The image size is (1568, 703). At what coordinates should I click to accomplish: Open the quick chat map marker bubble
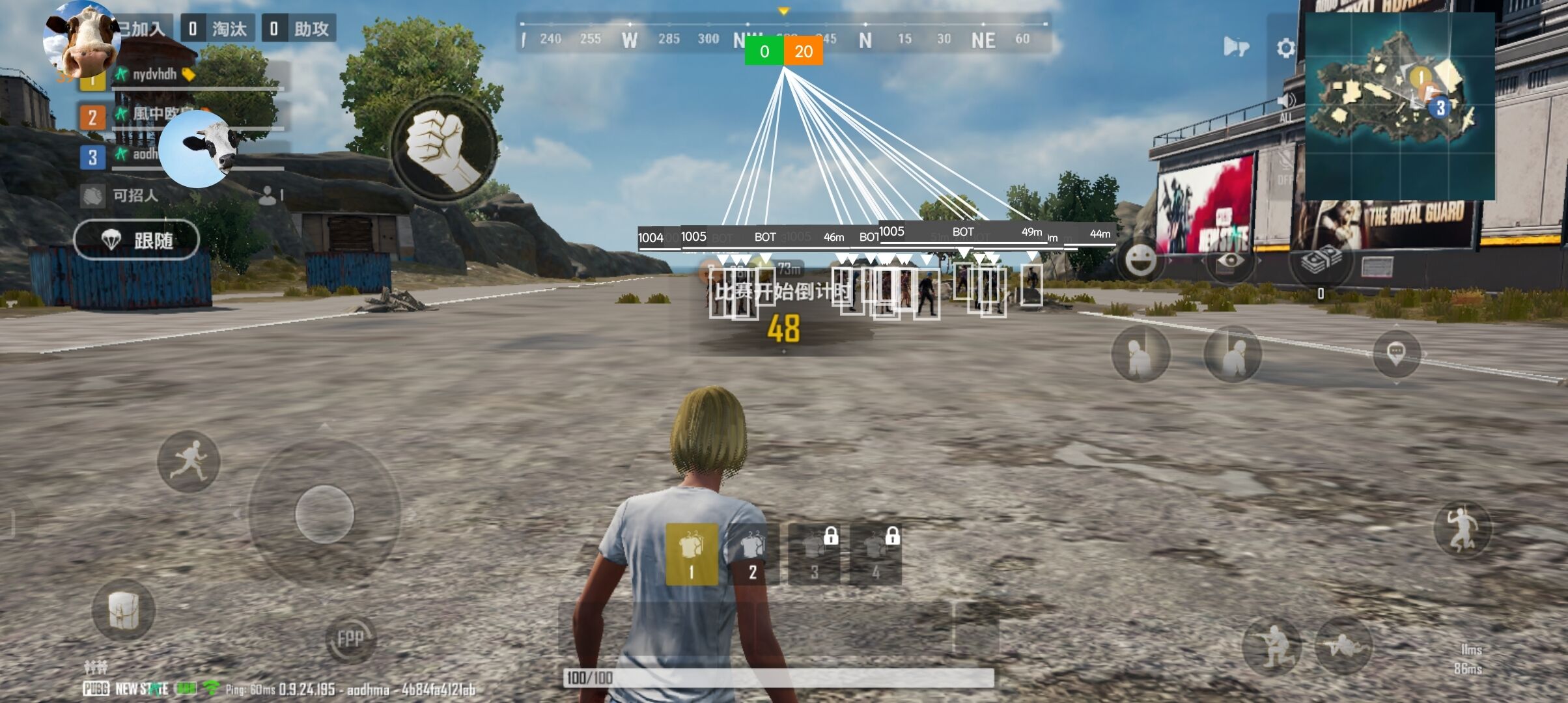[1396, 353]
